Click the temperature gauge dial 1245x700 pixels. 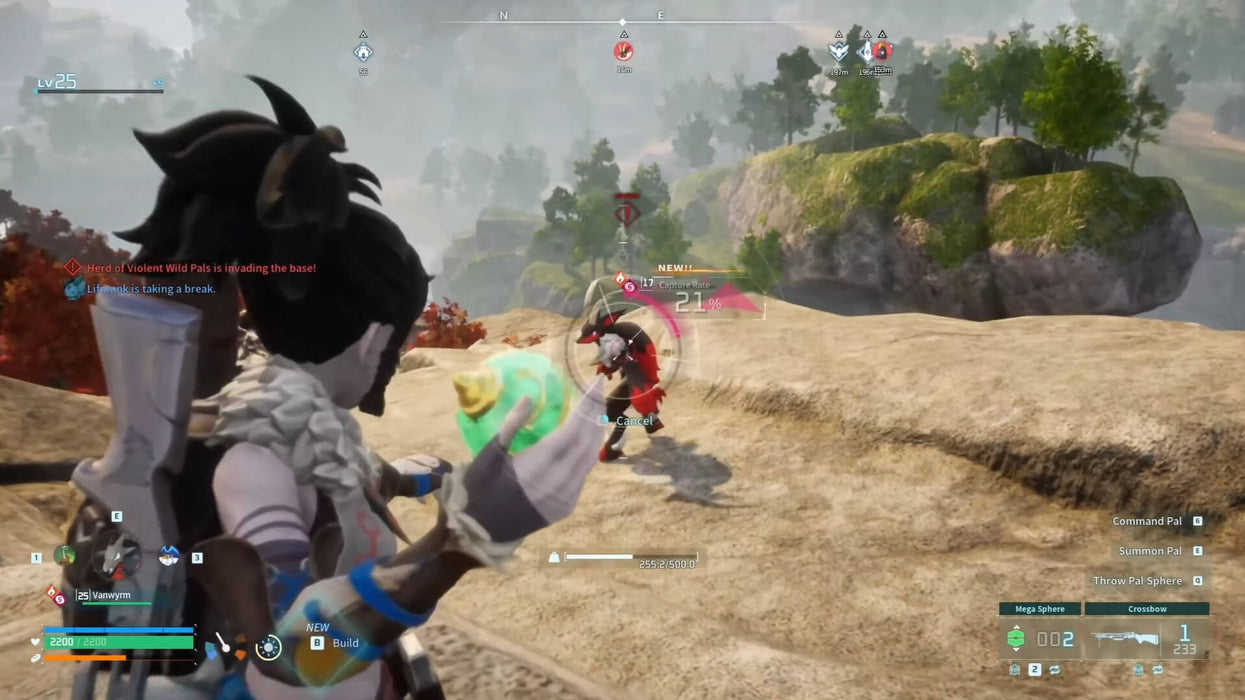pos(223,646)
